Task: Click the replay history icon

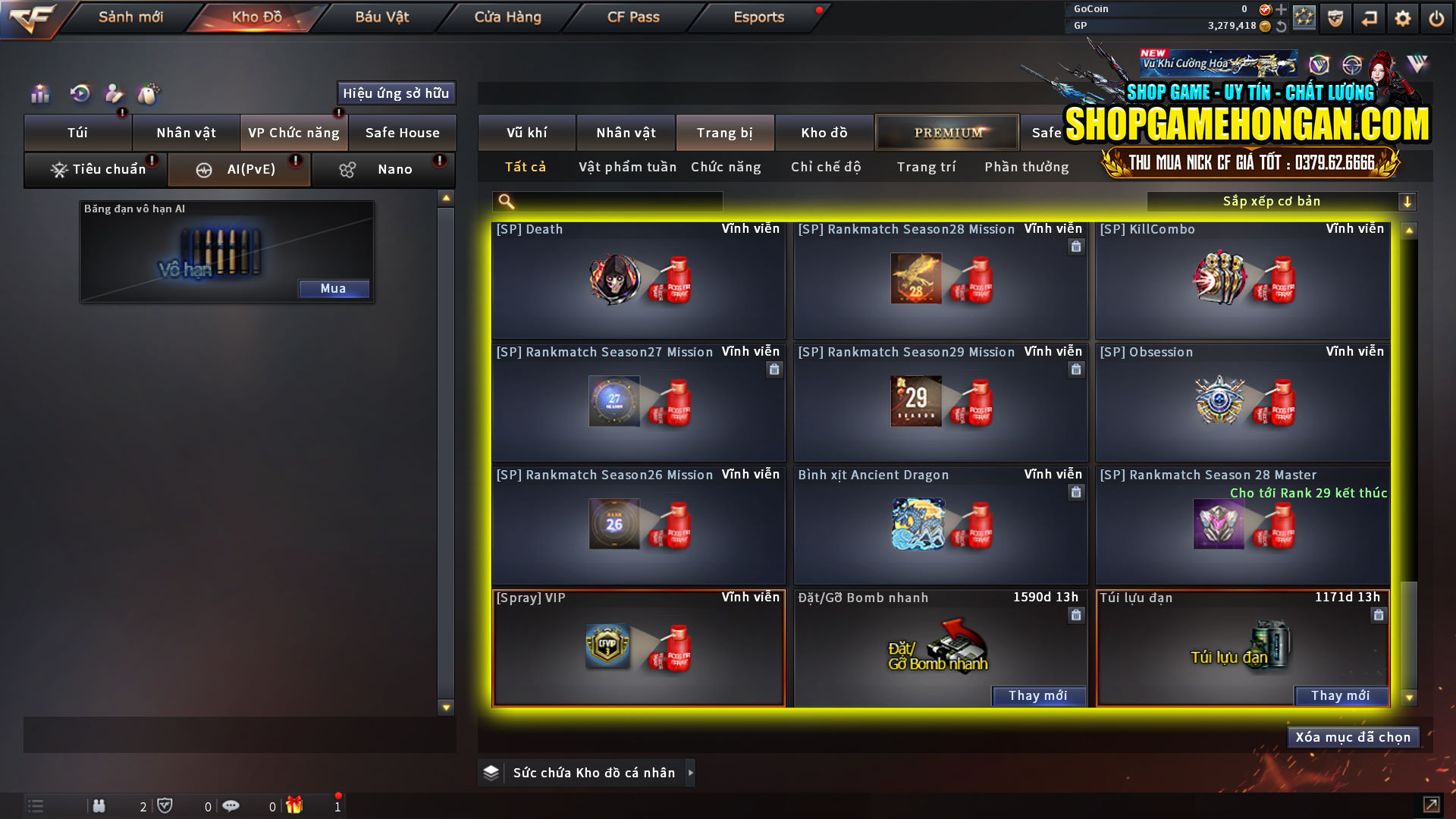Action: pyautogui.click(x=79, y=93)
